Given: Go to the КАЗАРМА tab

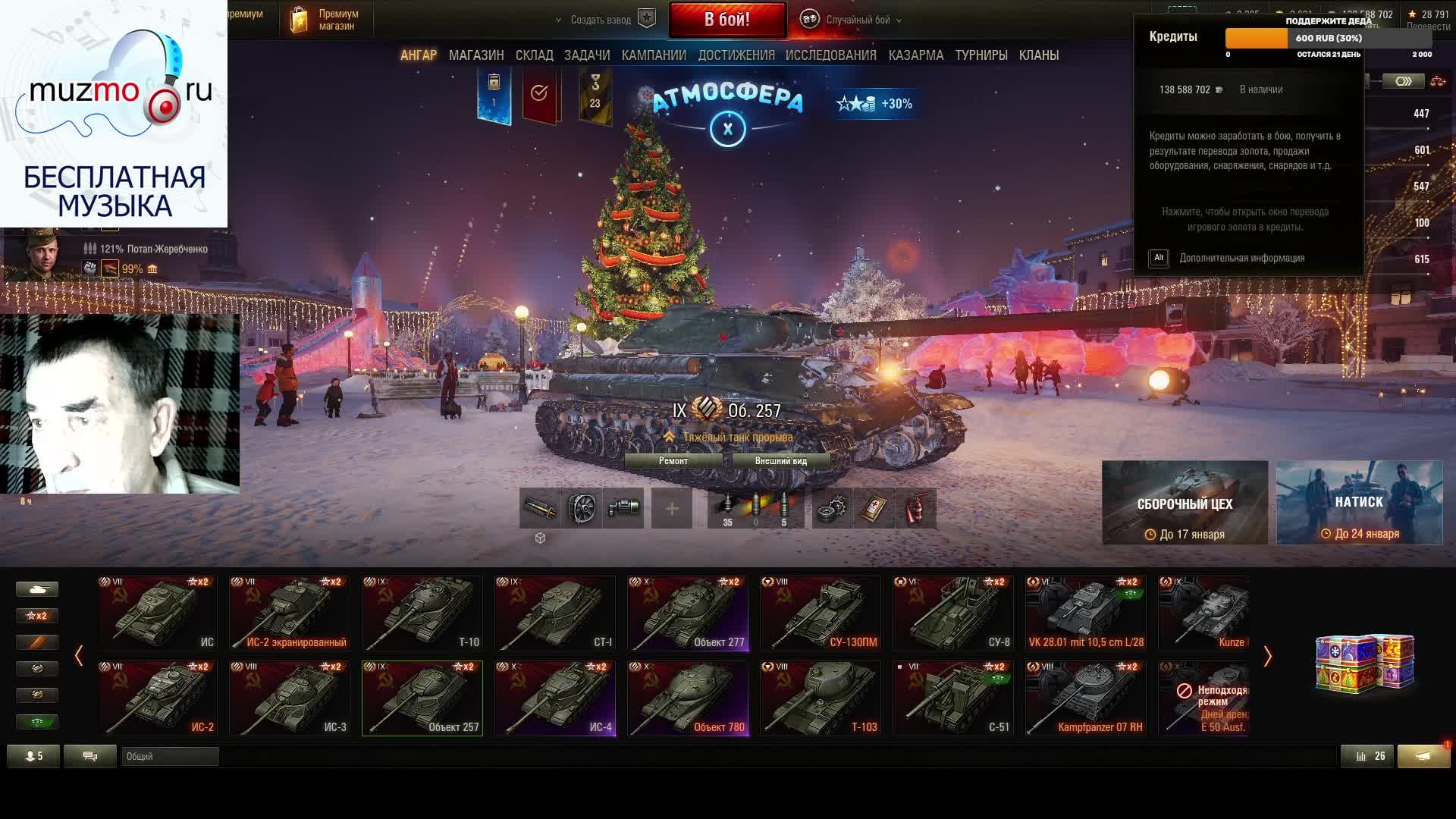Looking at the screenshot, I should [x=916, y=55].
